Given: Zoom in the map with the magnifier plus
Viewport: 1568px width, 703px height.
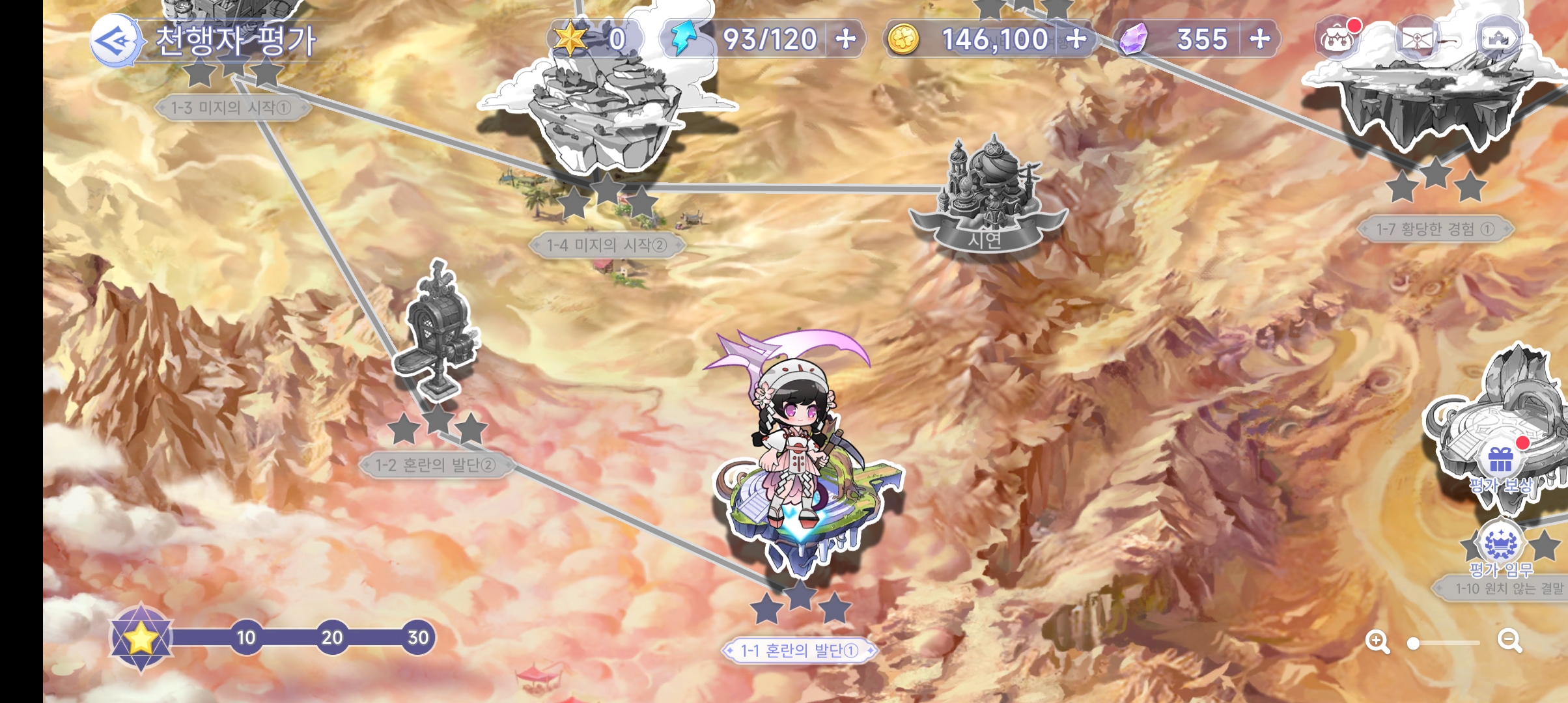Looking at the screenshot, I should pyautogui.click(x=1377, y=642).
